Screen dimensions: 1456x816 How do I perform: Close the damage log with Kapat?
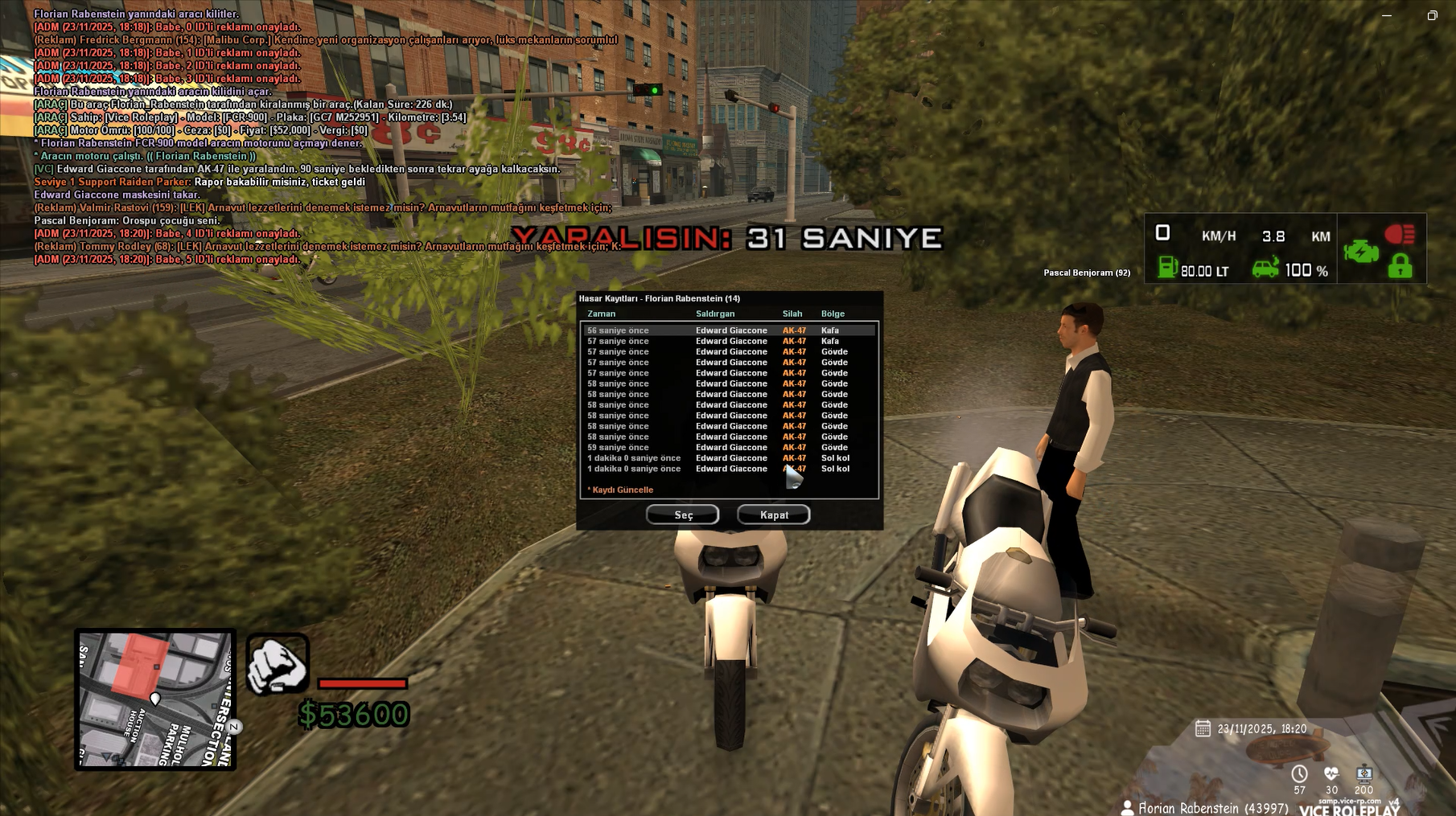[773, 515]
